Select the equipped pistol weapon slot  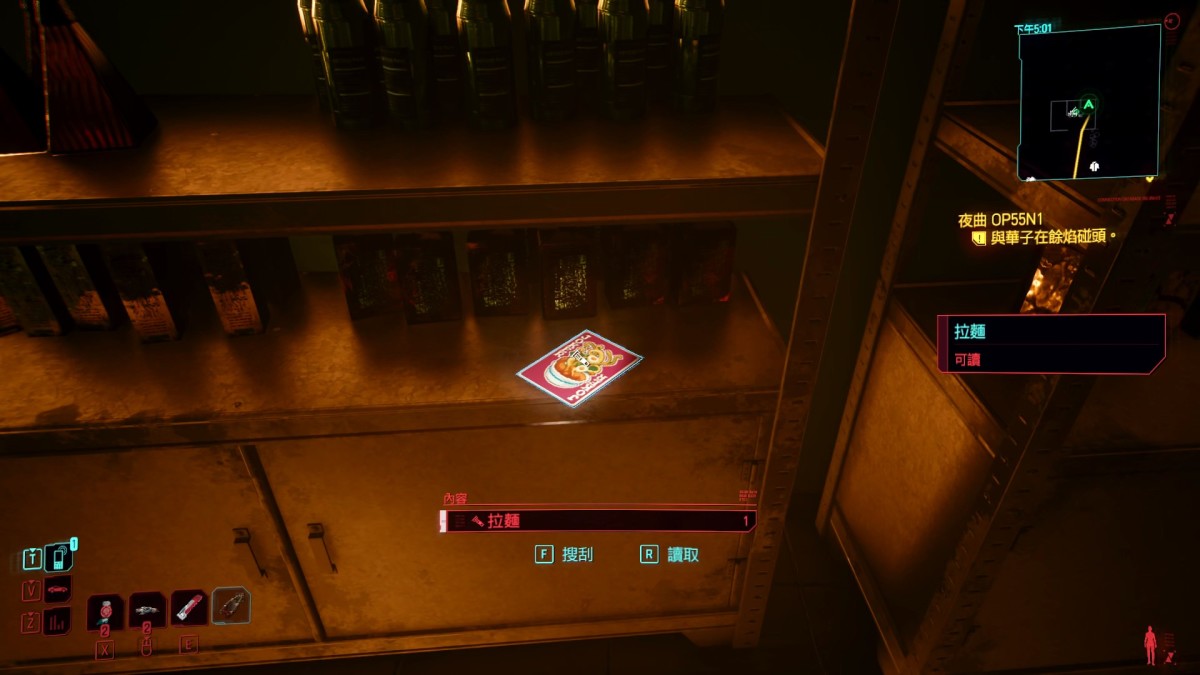[x=147, y=609]
